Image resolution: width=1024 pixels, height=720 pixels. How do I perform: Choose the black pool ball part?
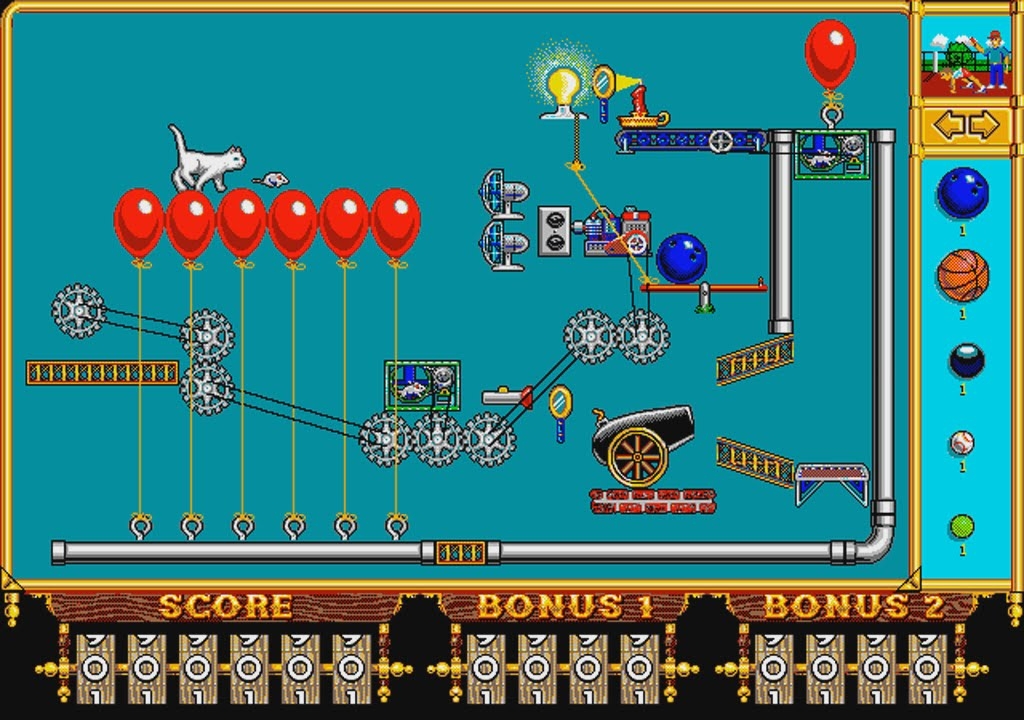[x=966, y=360]
